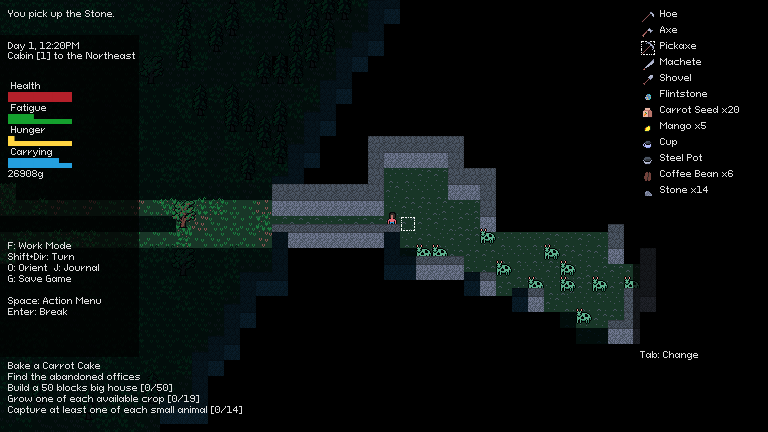Select Coffee Bean x6 in the inventory
Image resolution: width=768 pixels, height=432 pixels.
(695, 174)
